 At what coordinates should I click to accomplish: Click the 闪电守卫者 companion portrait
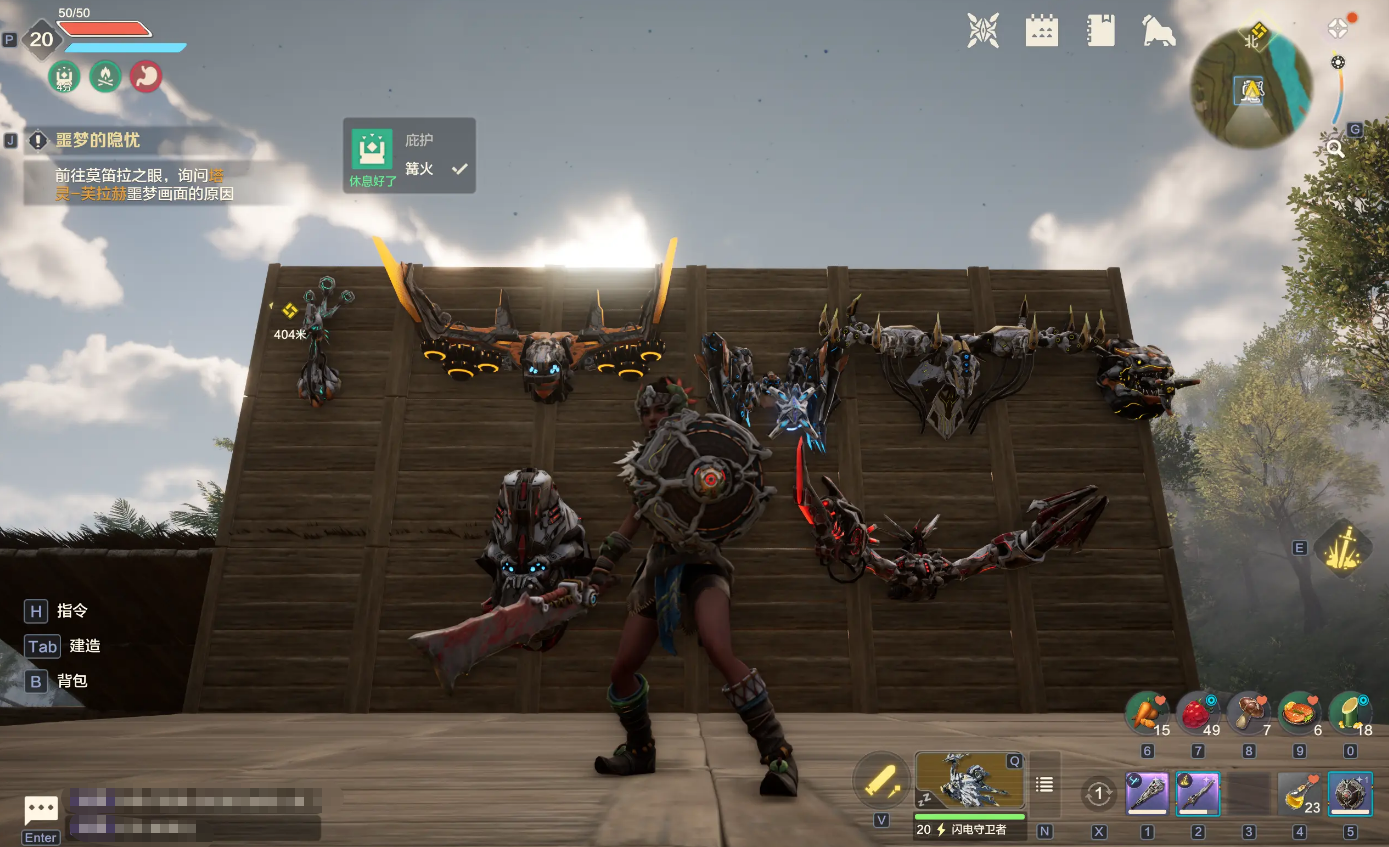tap(969, 781)
